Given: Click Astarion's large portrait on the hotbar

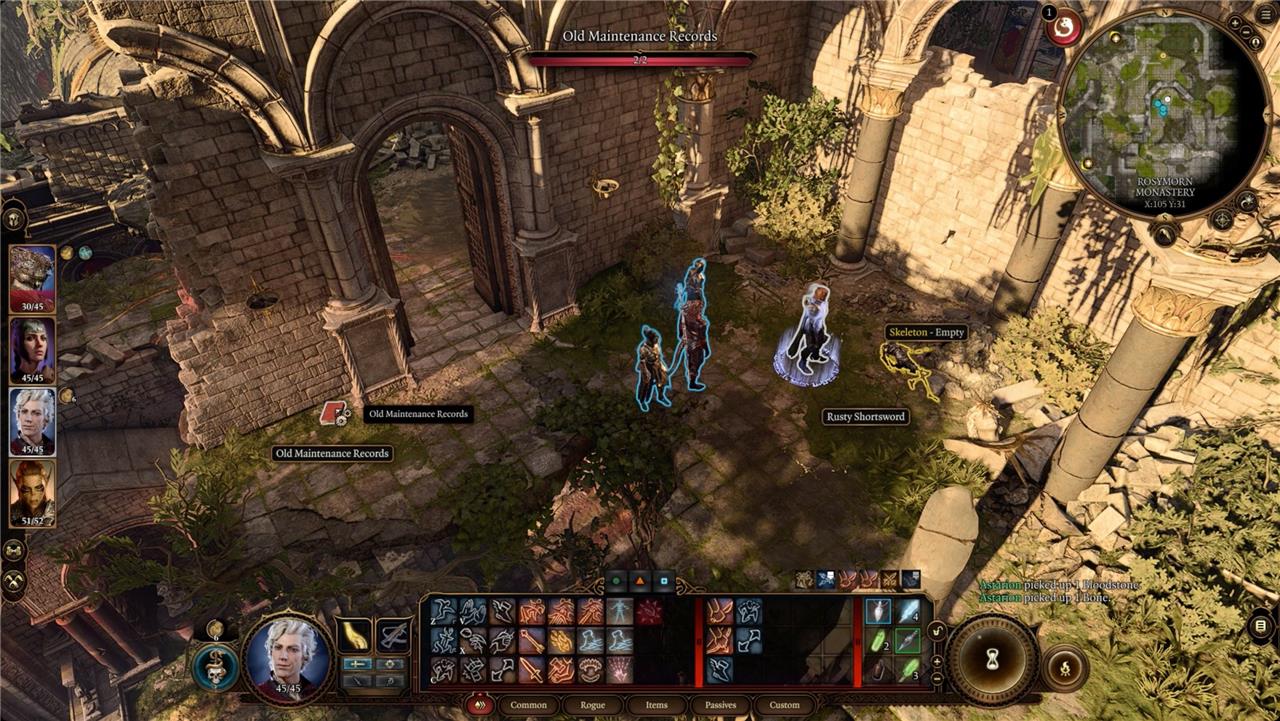Looking at the screenshot, I should 288,655.
